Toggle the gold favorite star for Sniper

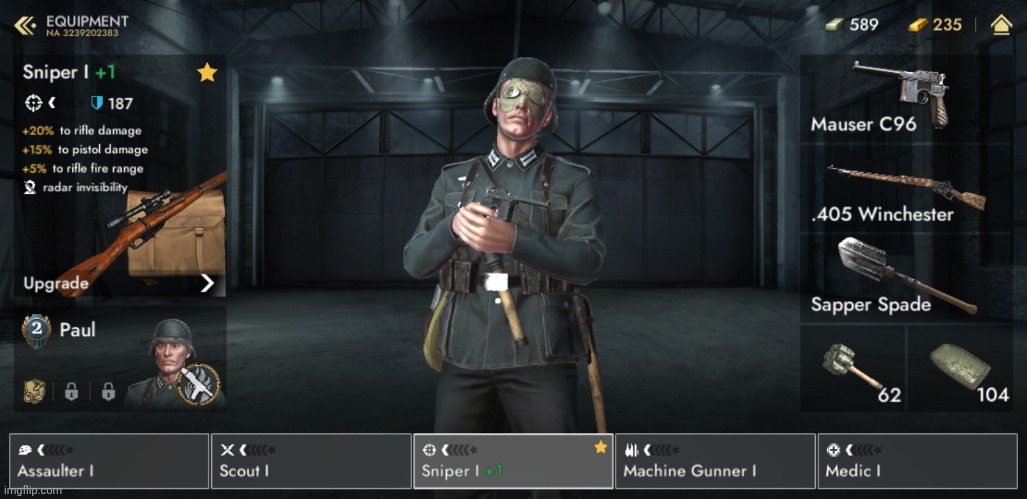pyautogui.click(x=207, y=72)
